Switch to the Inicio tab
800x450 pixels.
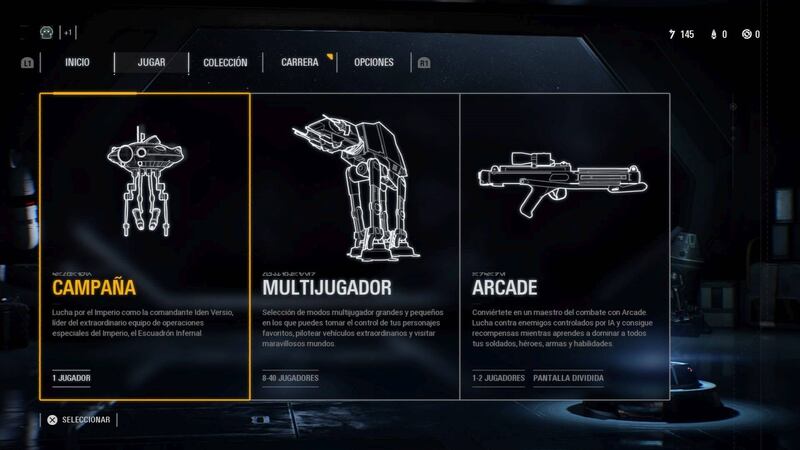77,62
